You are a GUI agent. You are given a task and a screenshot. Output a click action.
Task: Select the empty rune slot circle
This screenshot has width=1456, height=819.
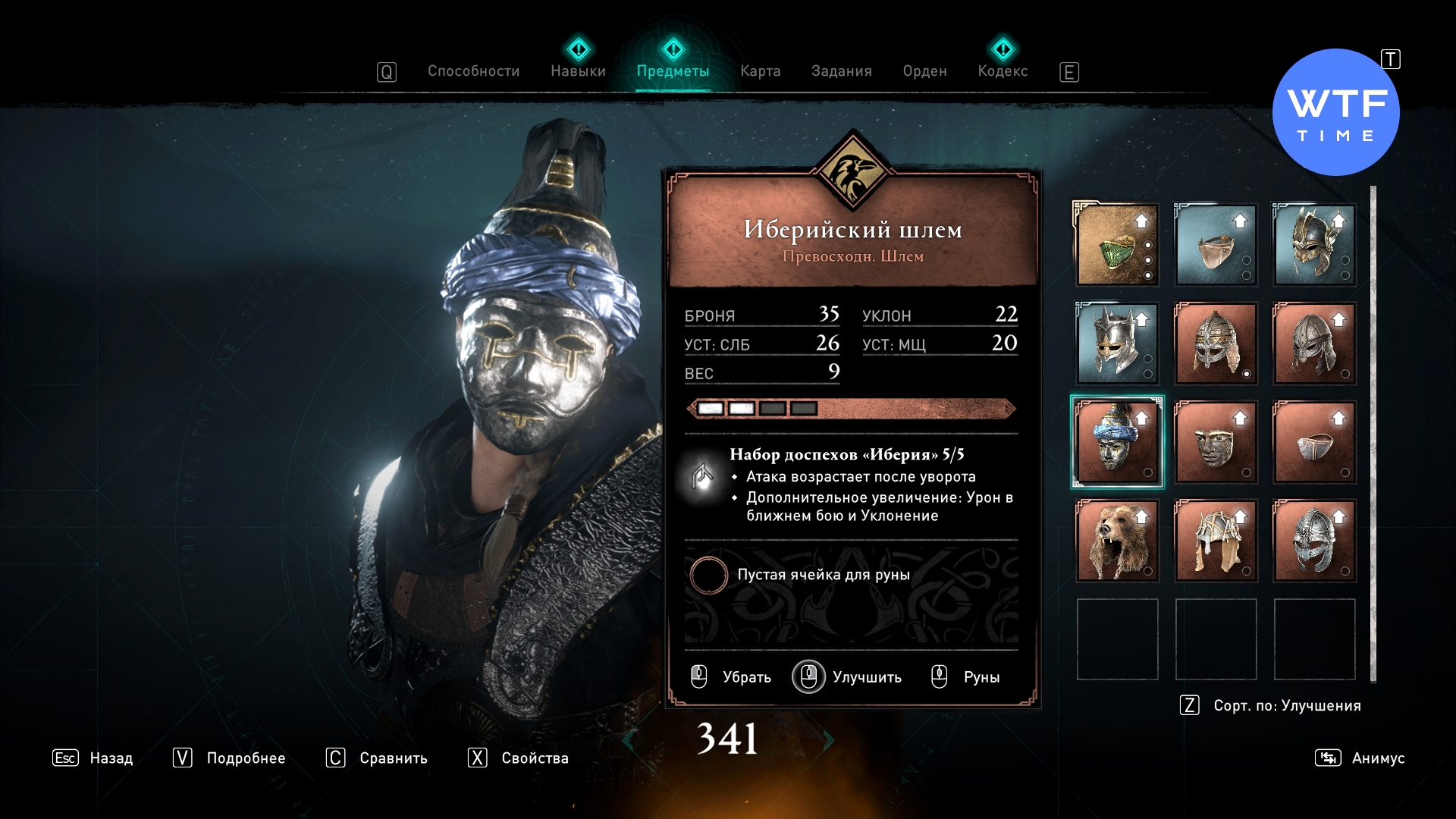click(708, 575)
